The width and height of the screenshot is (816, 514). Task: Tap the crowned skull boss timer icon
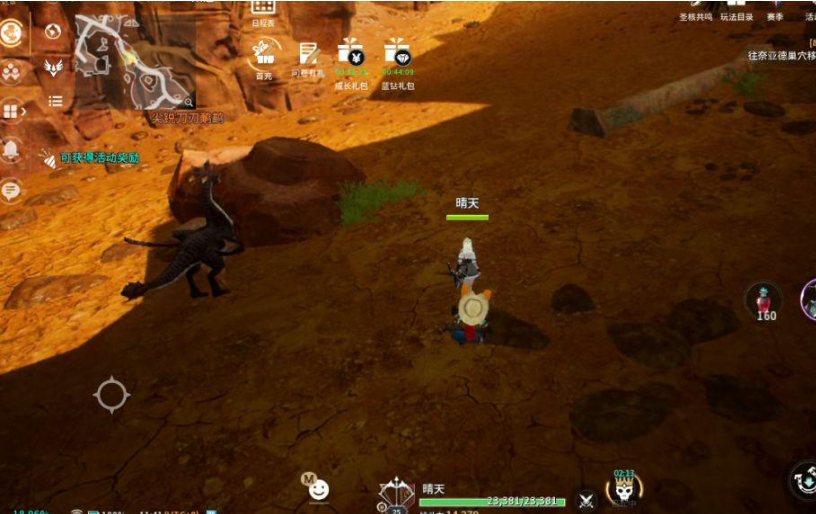click(x=624, y=489)
